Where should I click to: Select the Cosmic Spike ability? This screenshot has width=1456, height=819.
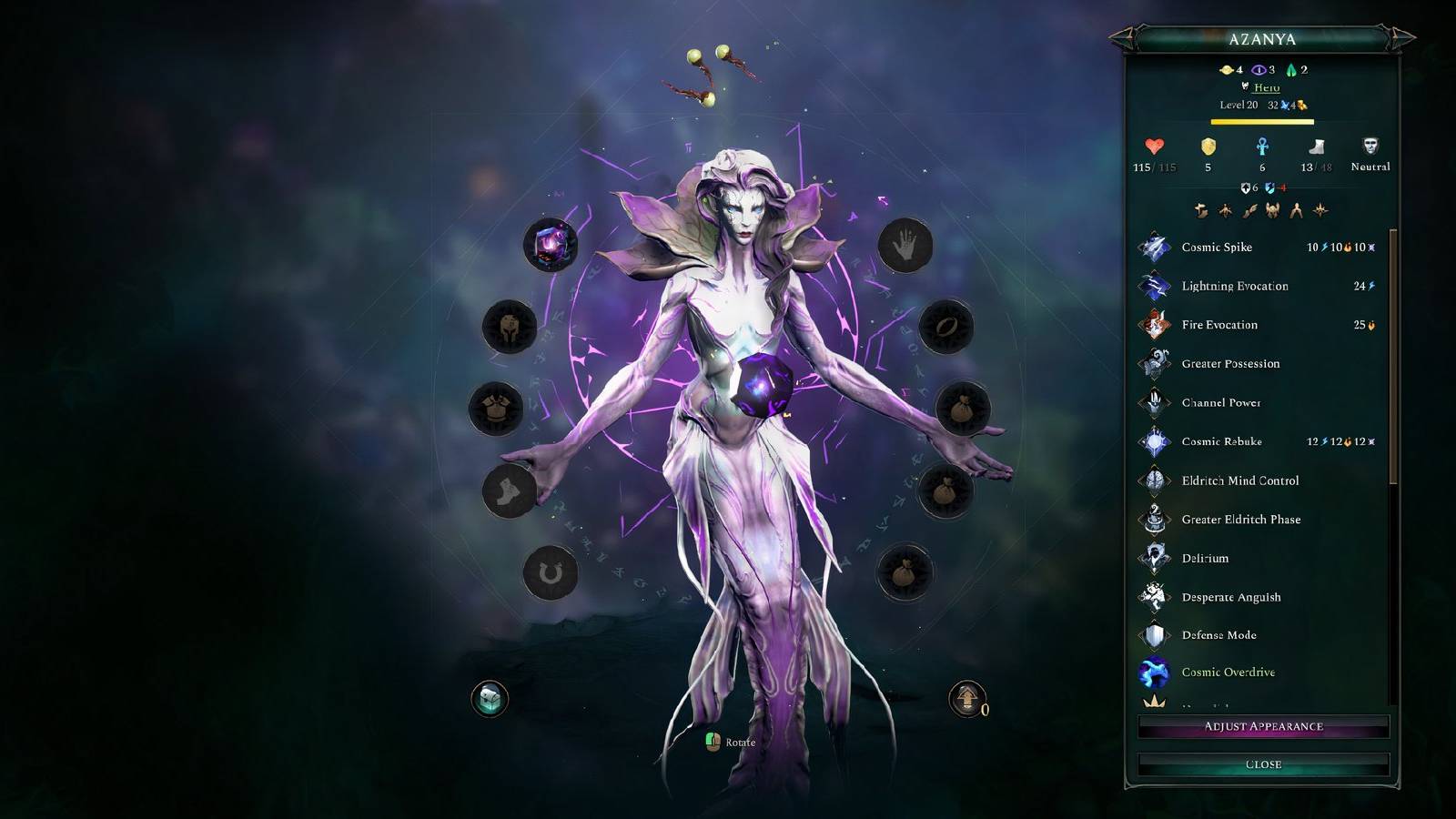[1216, 248]
